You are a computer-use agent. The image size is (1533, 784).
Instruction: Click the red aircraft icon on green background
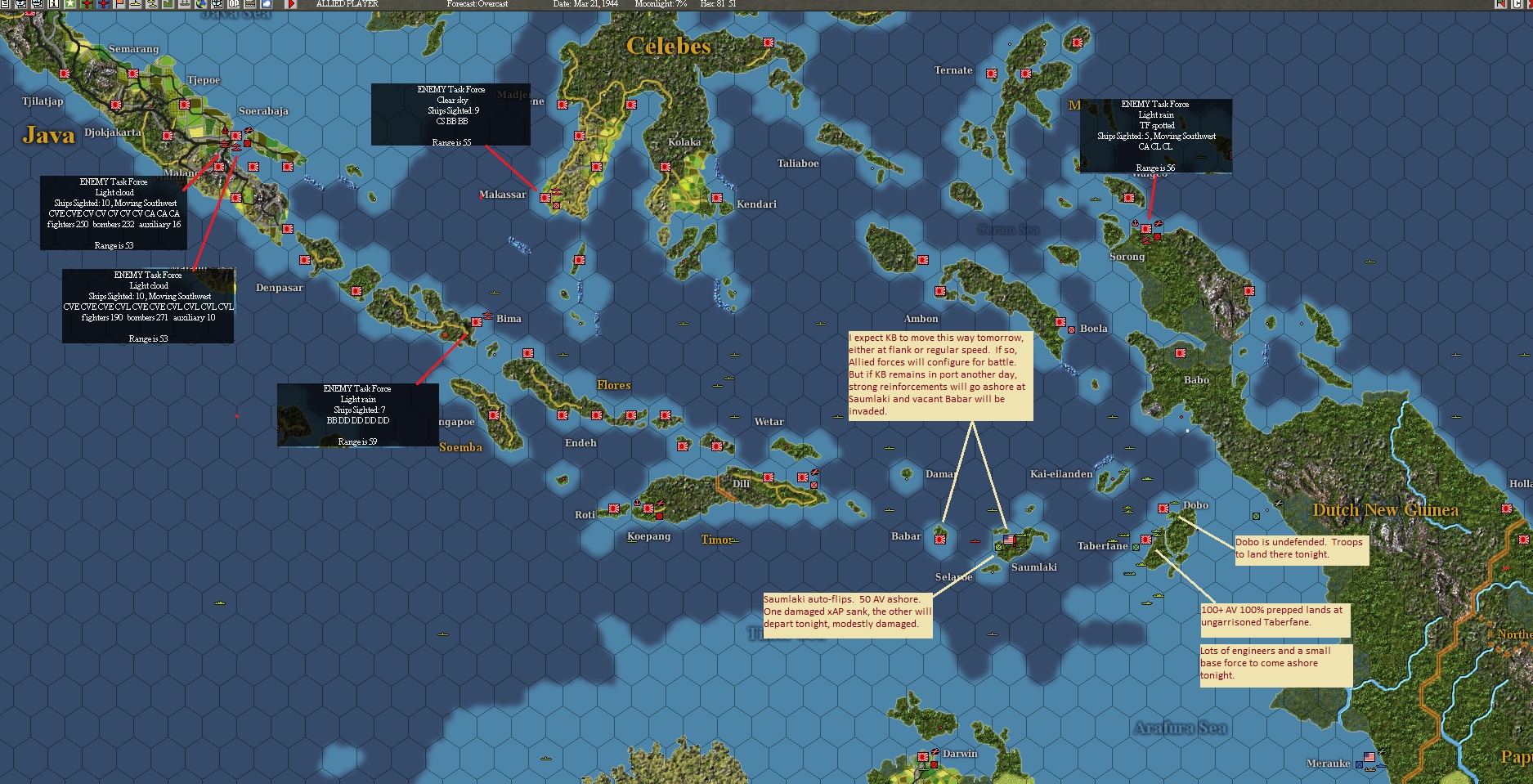point(86,7)
